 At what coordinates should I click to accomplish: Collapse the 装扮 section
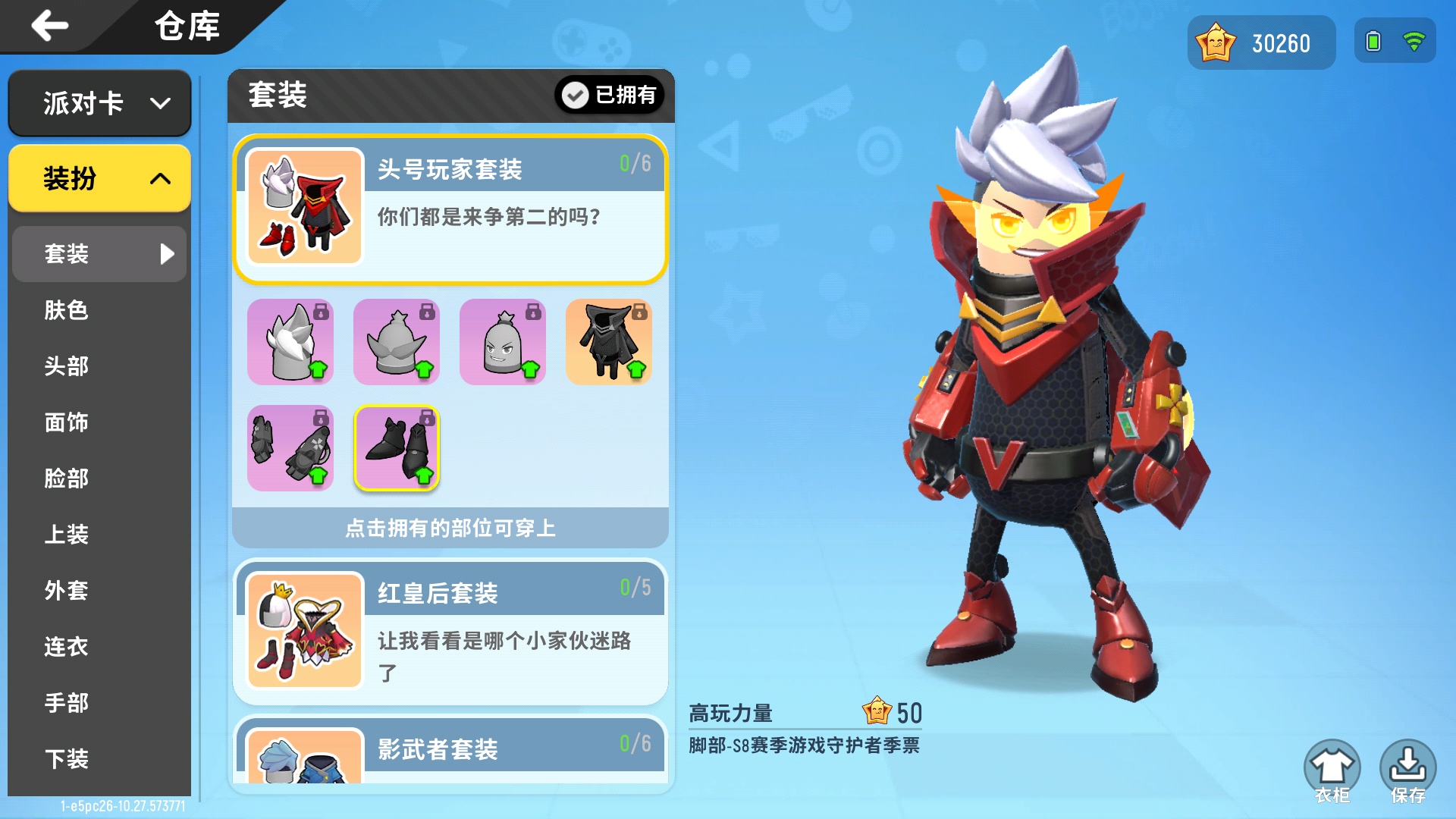(x=99, y=179)
